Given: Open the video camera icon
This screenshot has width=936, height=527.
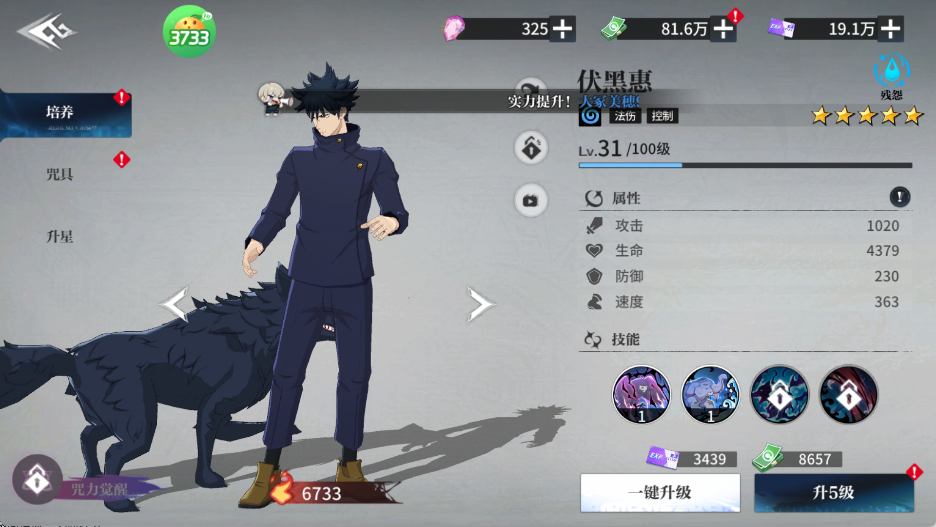Looking at the screenshot, I should [530, 200].
